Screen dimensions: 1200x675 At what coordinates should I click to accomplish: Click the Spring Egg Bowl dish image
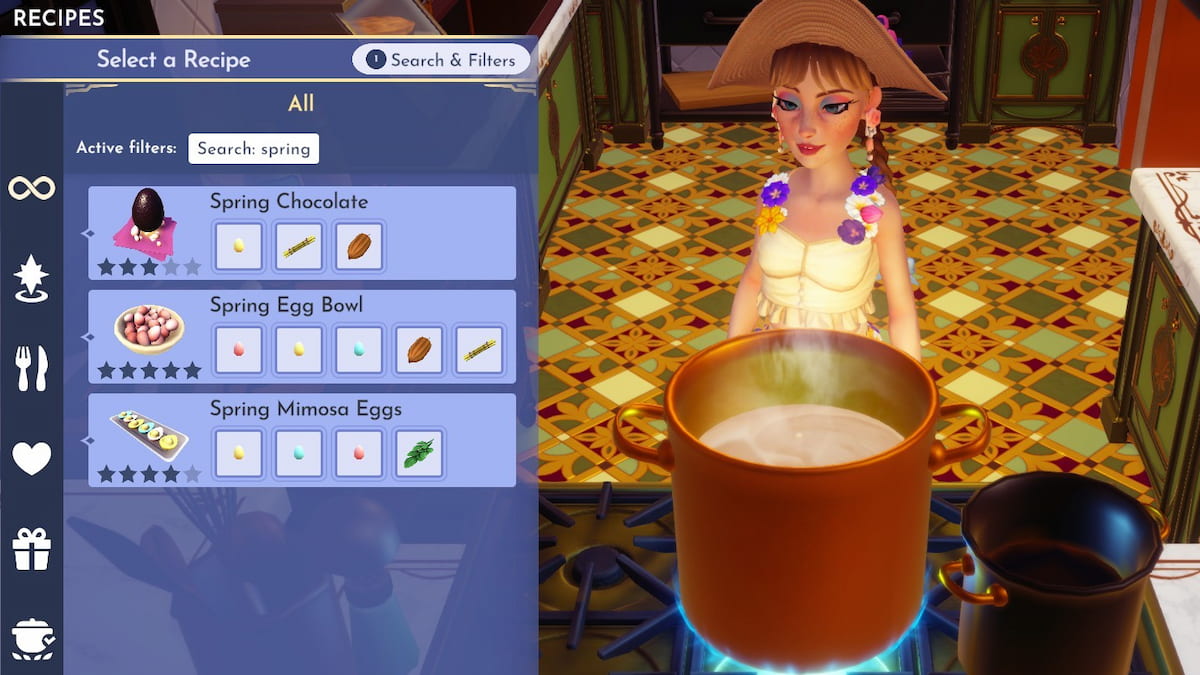[x=148, y=328]
